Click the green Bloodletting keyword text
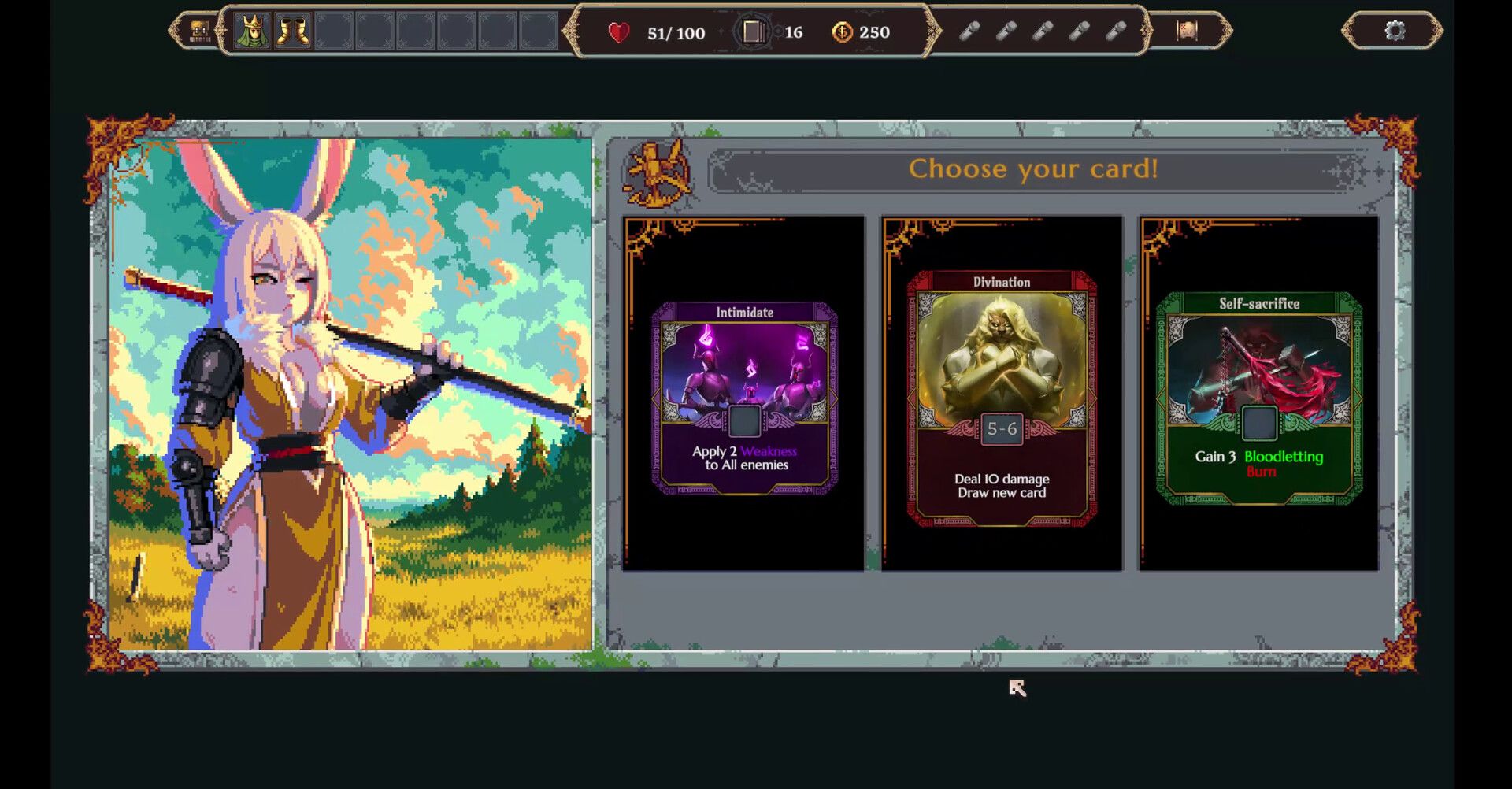Image resolution: width=1512 pixels, height=789 pixels. tap(1284, 456)
